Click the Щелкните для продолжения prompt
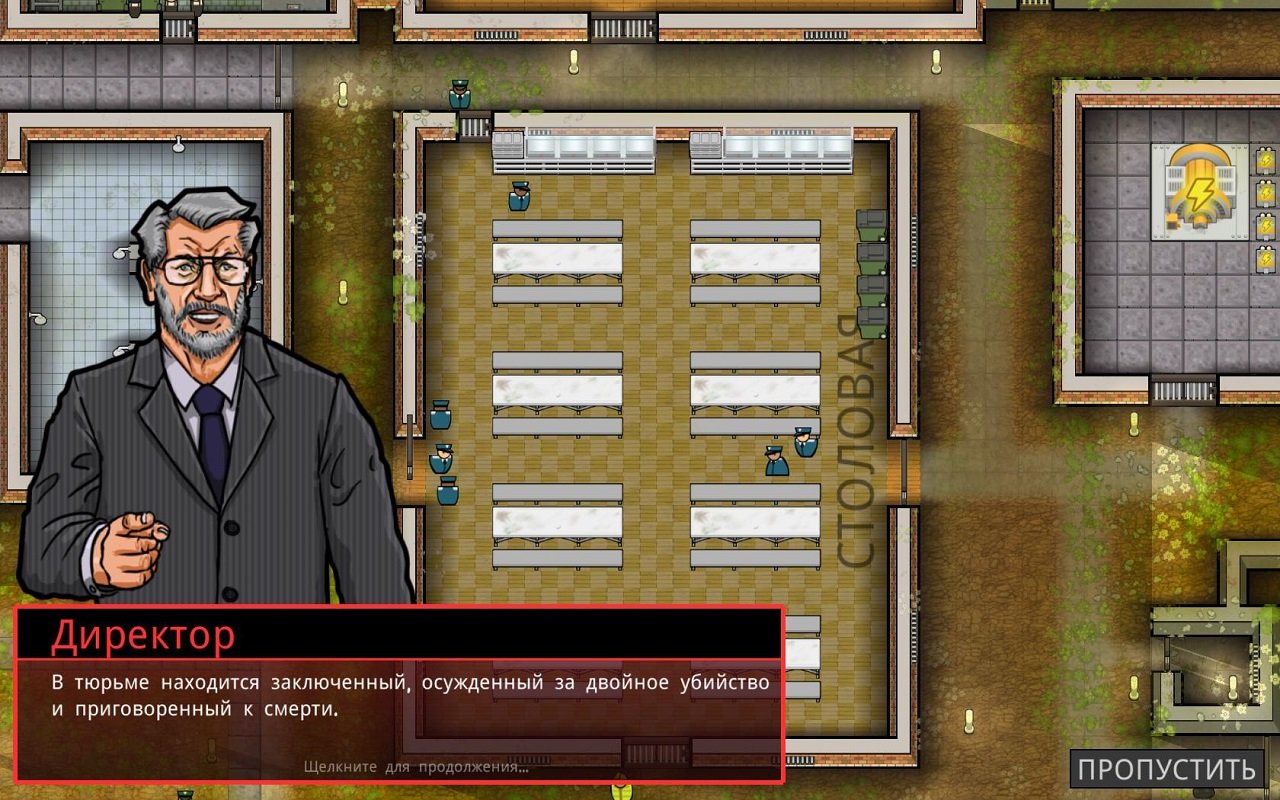This screenshot has width=1280, height=800. point(418,768)
